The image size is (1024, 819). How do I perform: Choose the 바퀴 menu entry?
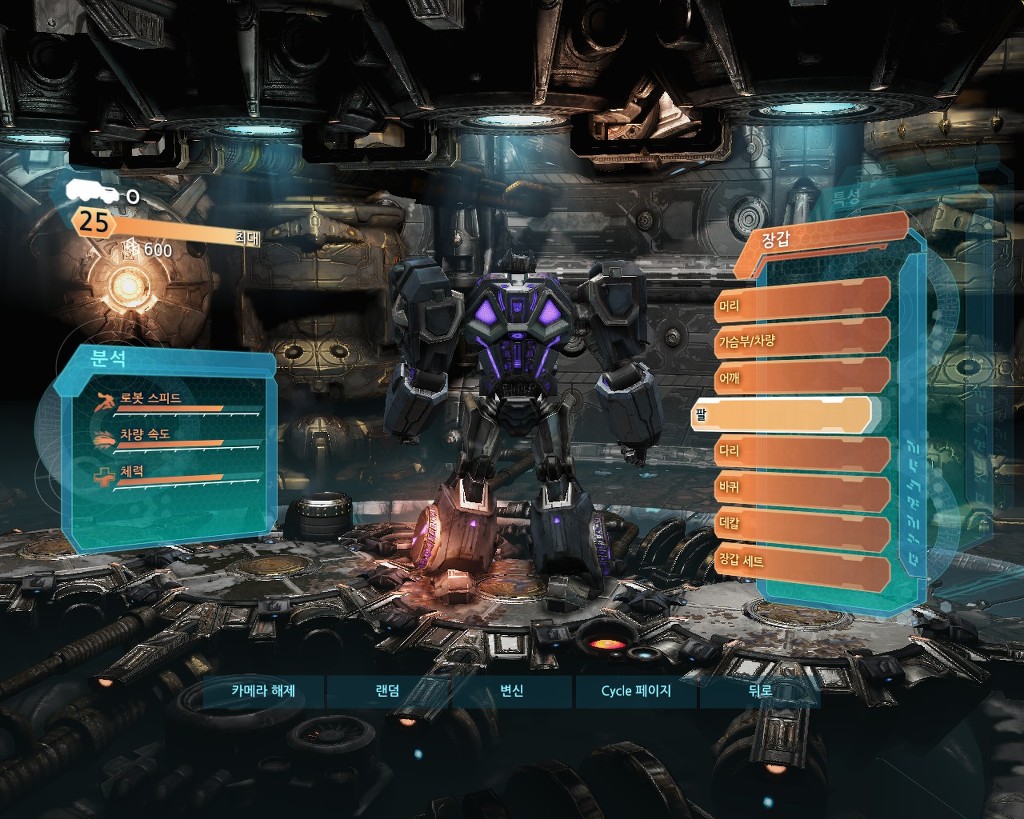(802, 493)
